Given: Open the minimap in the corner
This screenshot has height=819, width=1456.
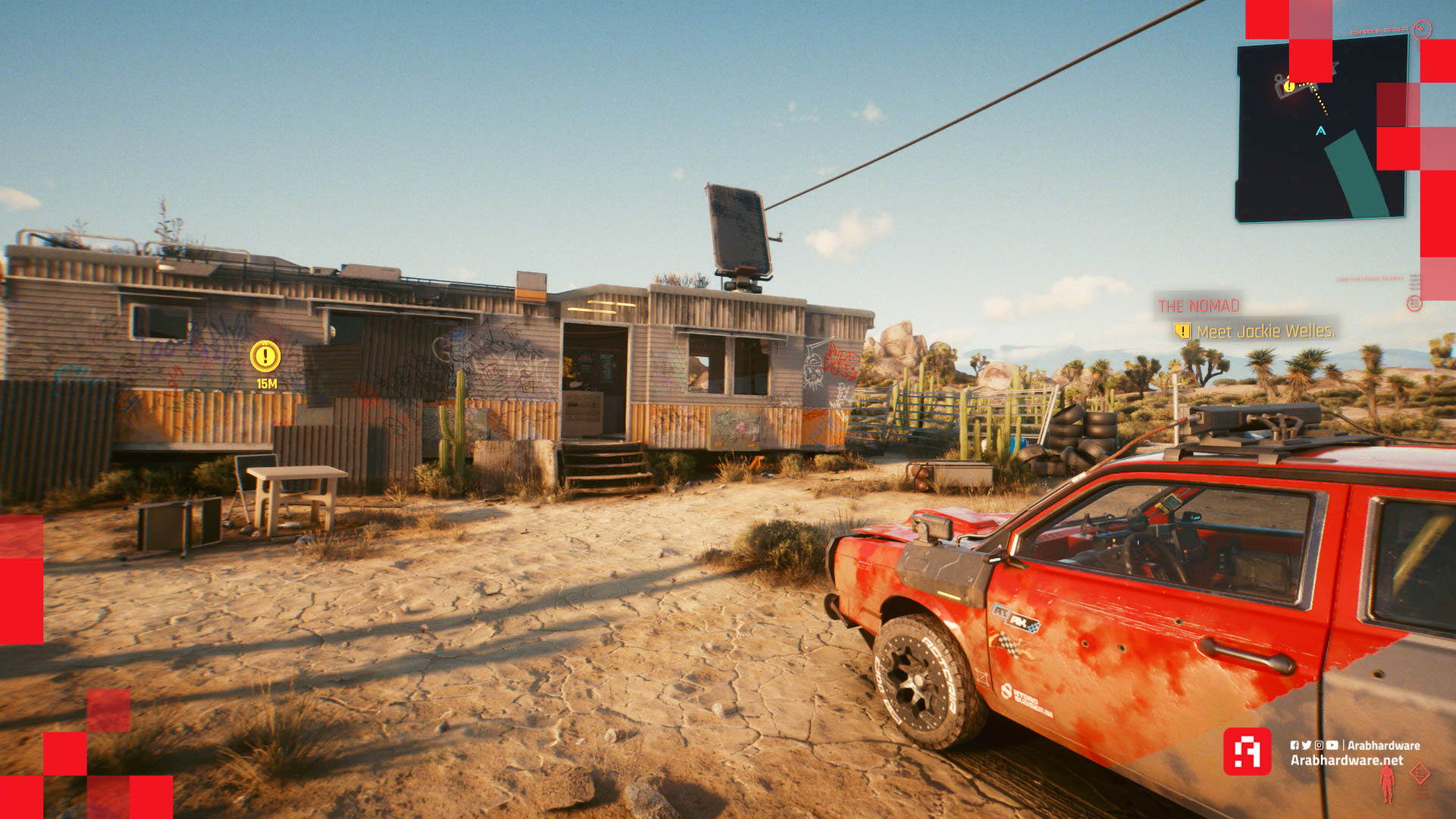Looking at the screenshot, I should (x=1321, y=129).
